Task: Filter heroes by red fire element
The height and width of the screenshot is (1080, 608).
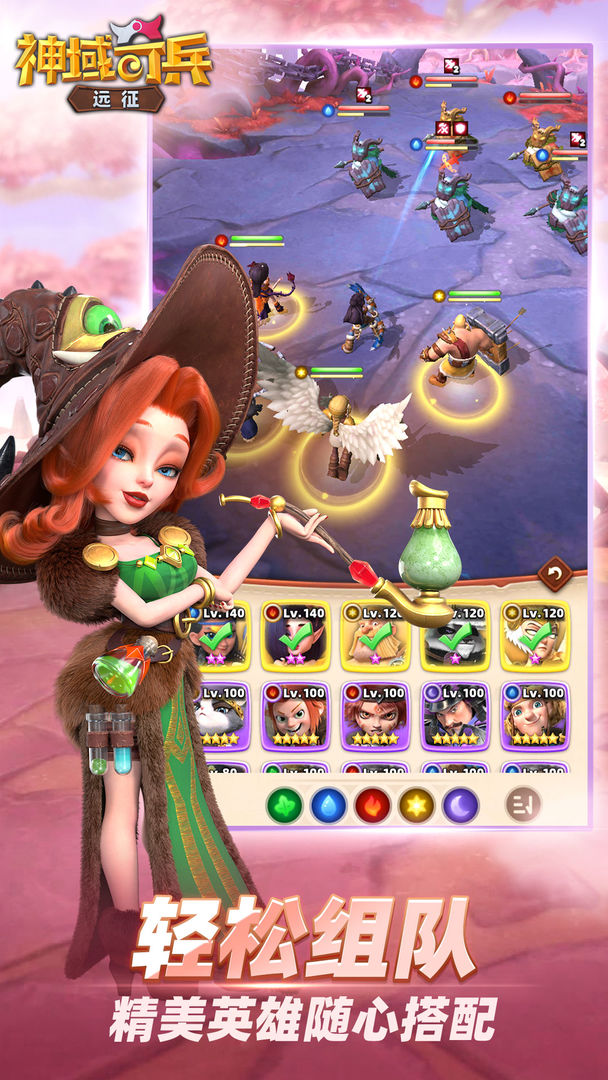Action: pos(372,804)
